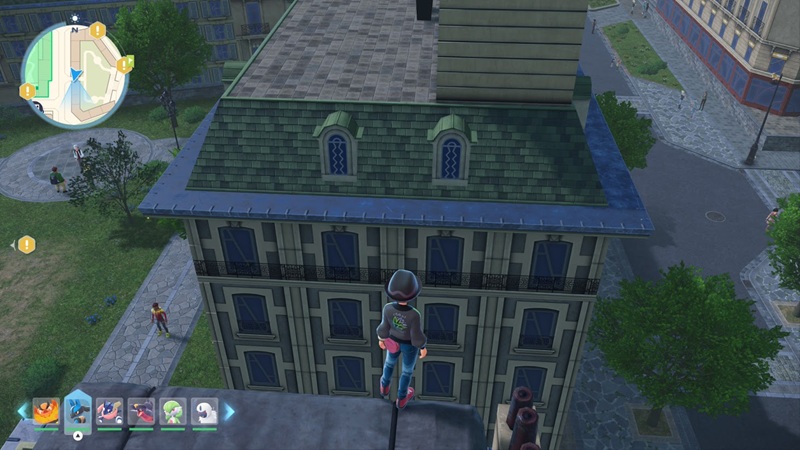Click the blue player arrow on the minimap
Screen dimensions: 800x450
point(74,73)
